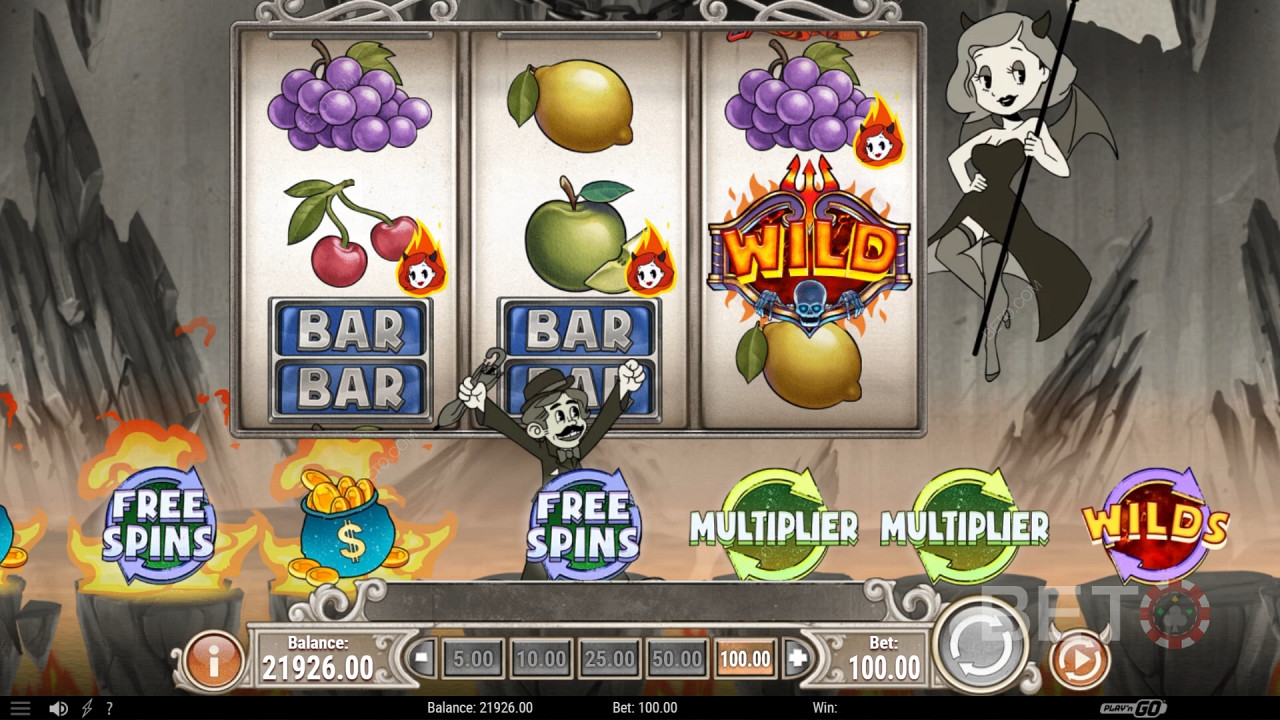Decrease the bet with the minus button
Screen dimensions: 1280x720
point(422,659)
